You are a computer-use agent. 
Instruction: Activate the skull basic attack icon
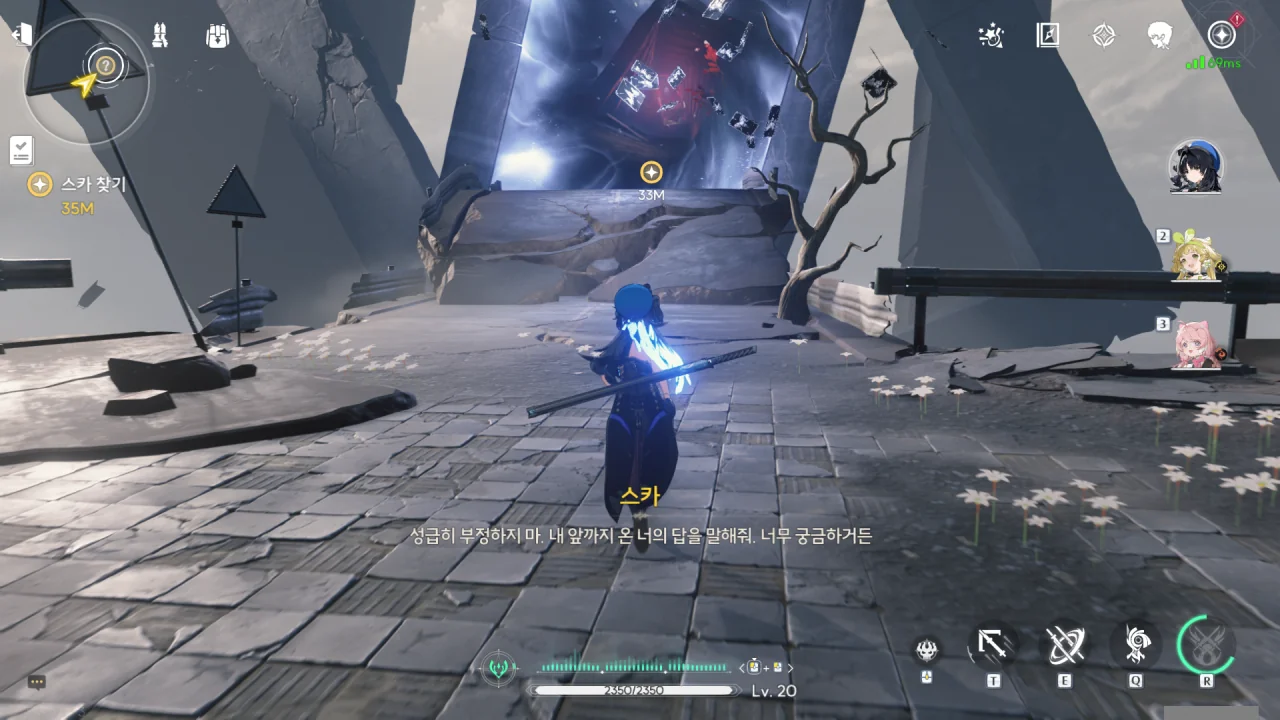(x=927, y=650)
